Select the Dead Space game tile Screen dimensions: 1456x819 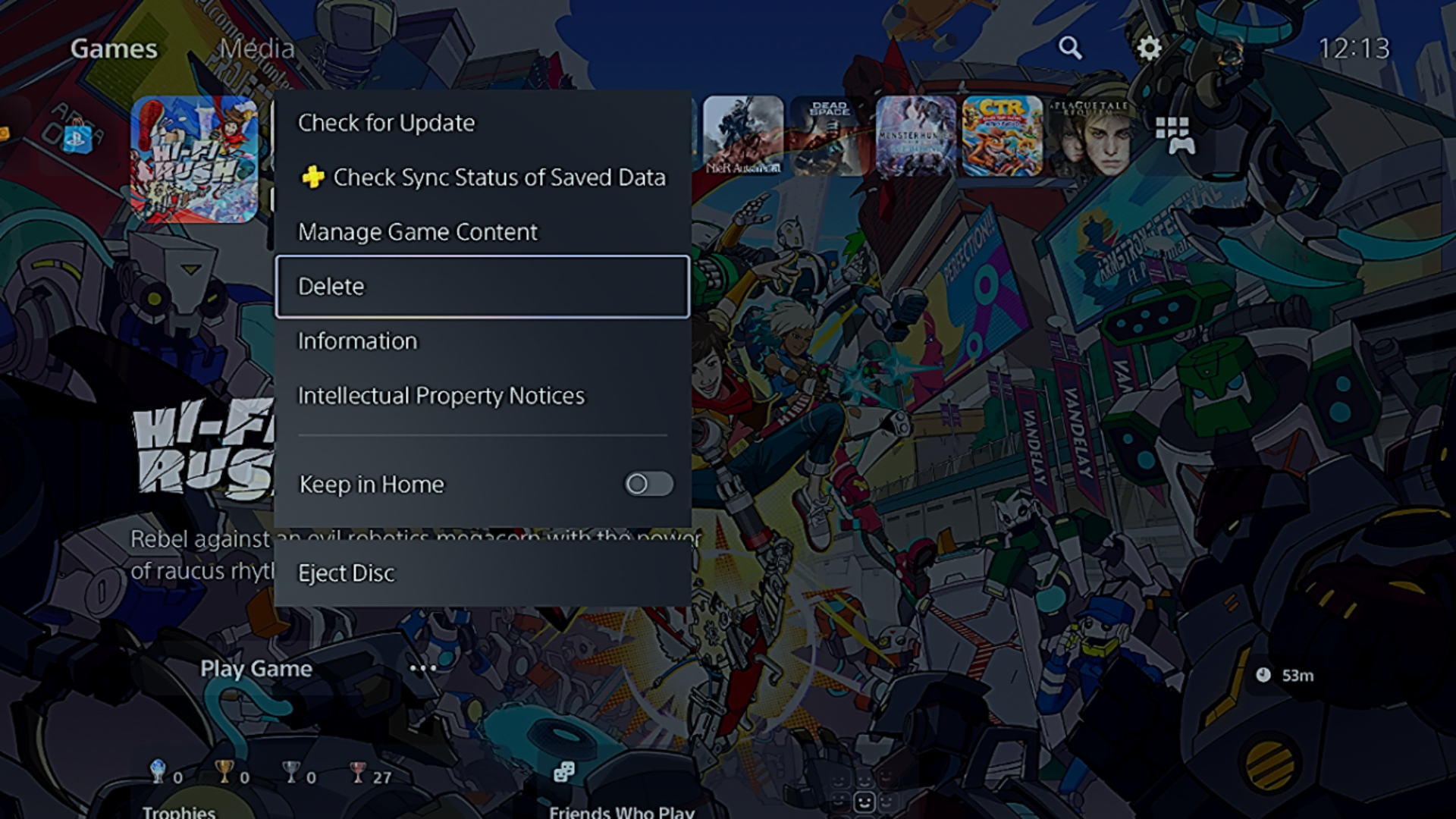[x=828, y=136]
